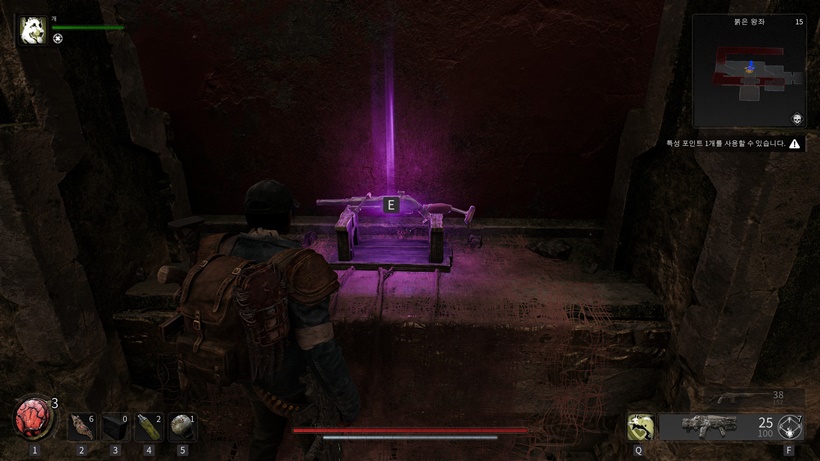Use the yellow vial consumable slot
The width and height of the screenshot is (820, 461).
pos(149,426)
